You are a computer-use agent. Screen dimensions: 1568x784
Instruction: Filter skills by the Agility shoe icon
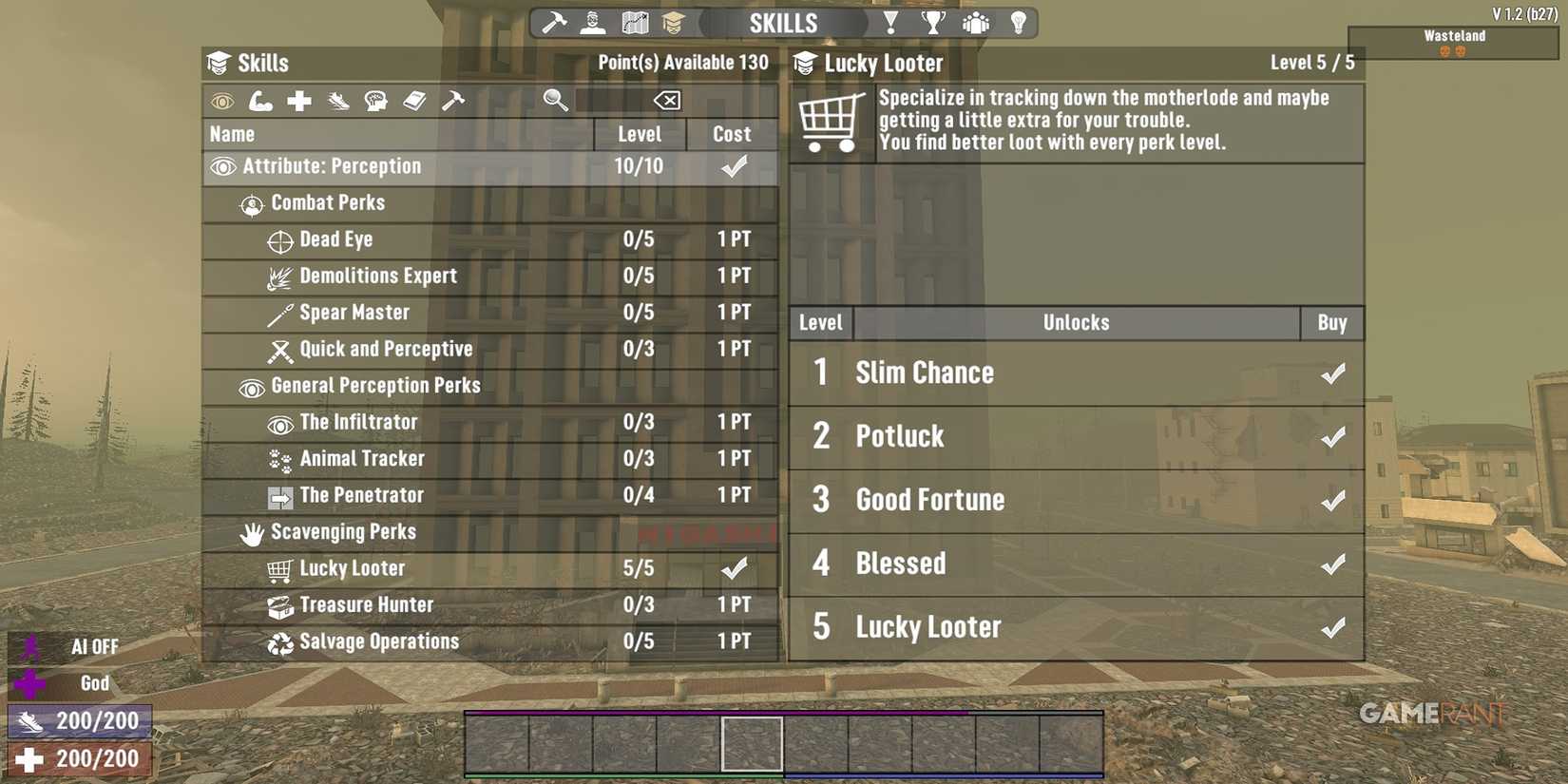pyautogui.click(x=337, y=101)
